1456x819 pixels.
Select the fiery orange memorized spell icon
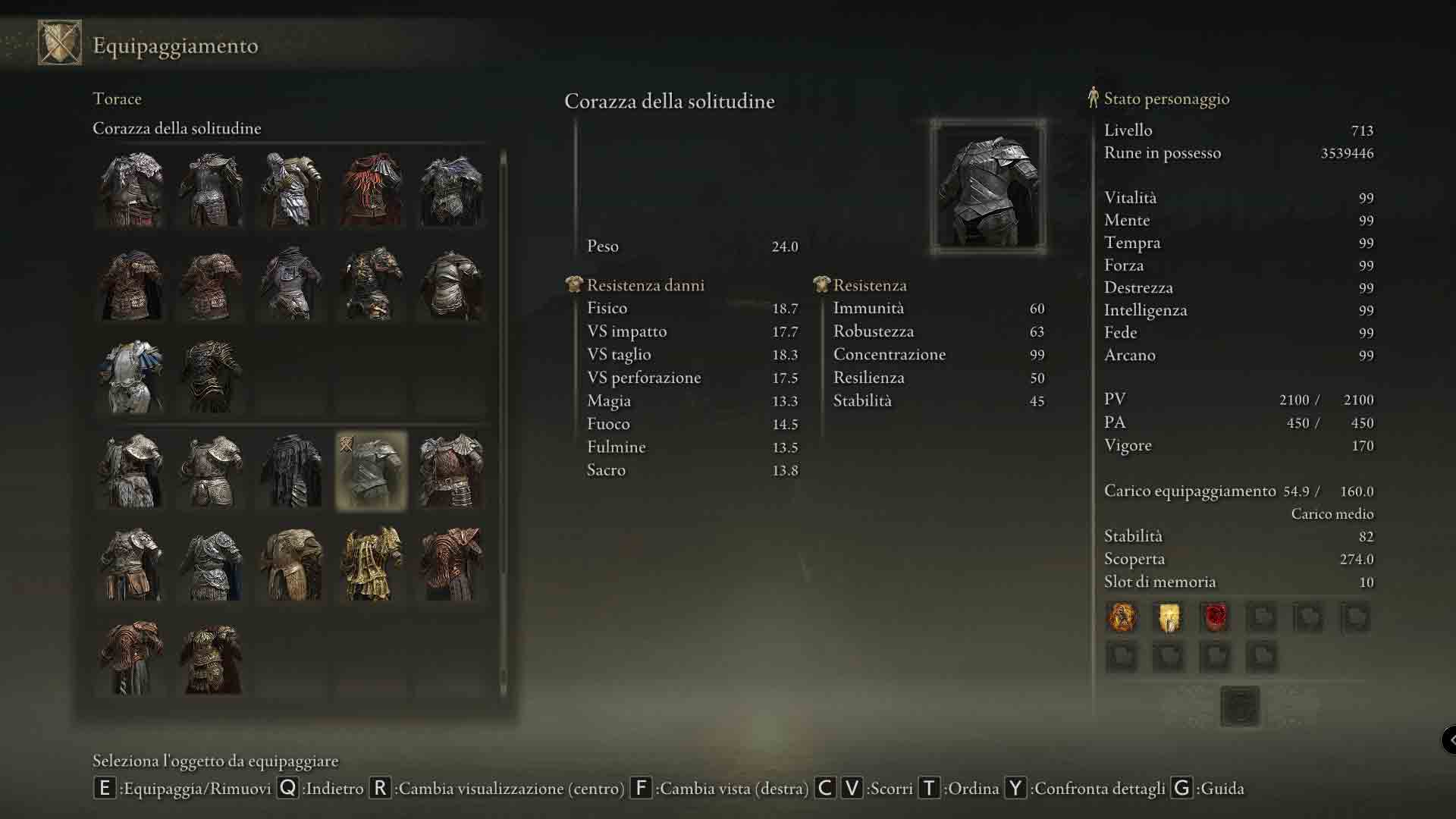[x=1122, y=617]
